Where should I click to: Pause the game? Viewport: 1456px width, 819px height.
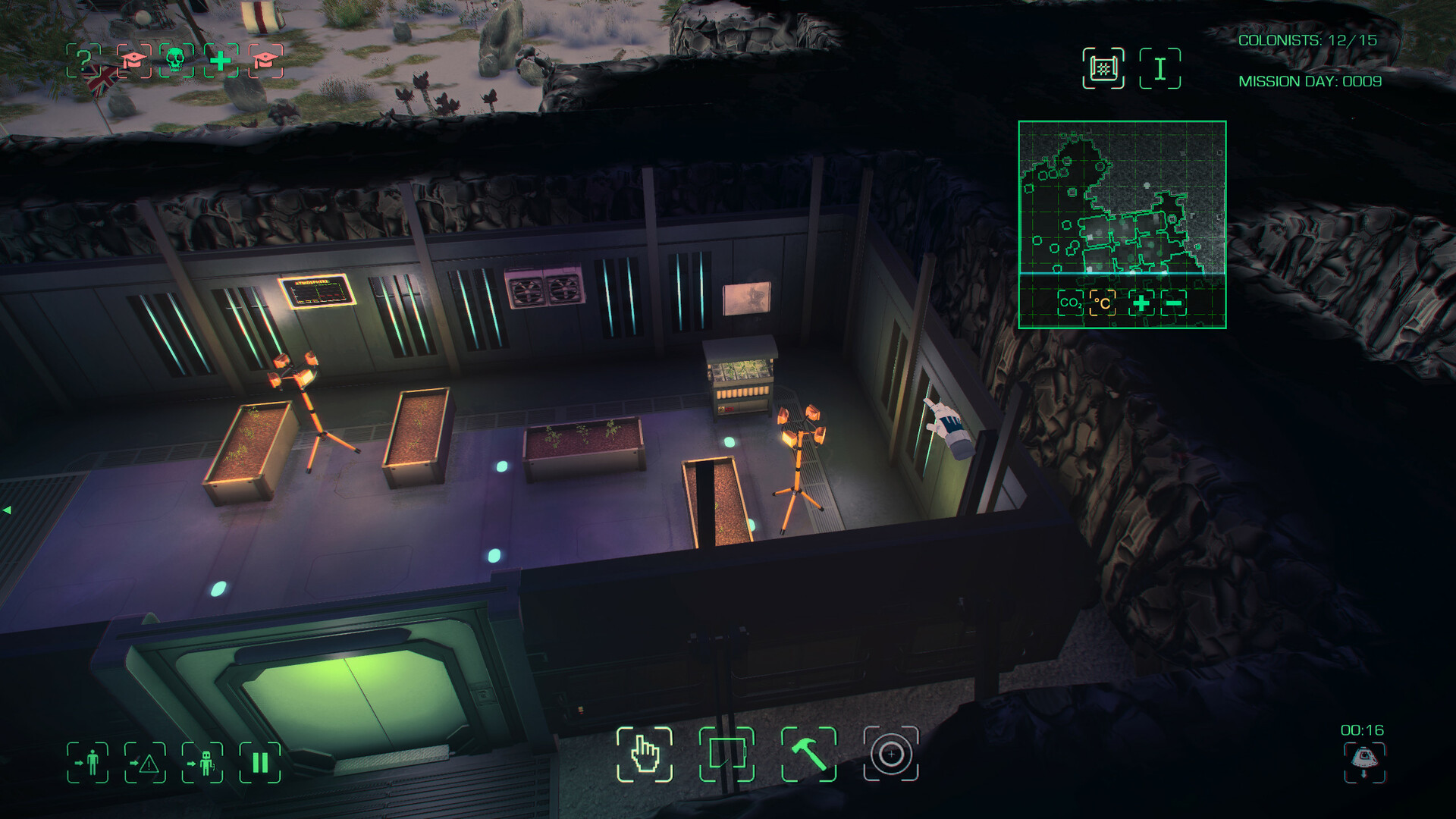260,762
